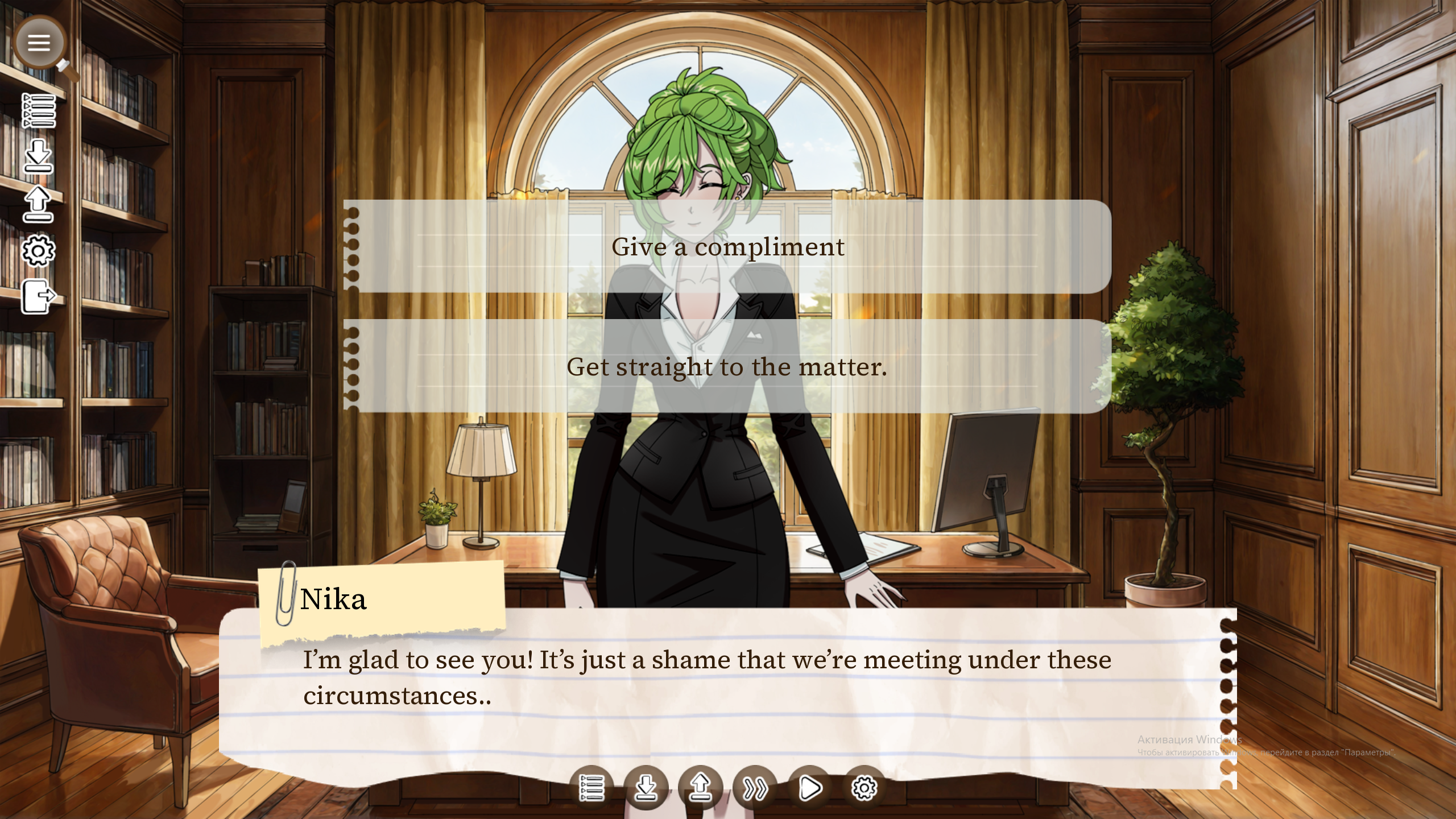Click Nika's name tag on the note
This screenshot has width=1456, height=819.
[x=334, y=598]
